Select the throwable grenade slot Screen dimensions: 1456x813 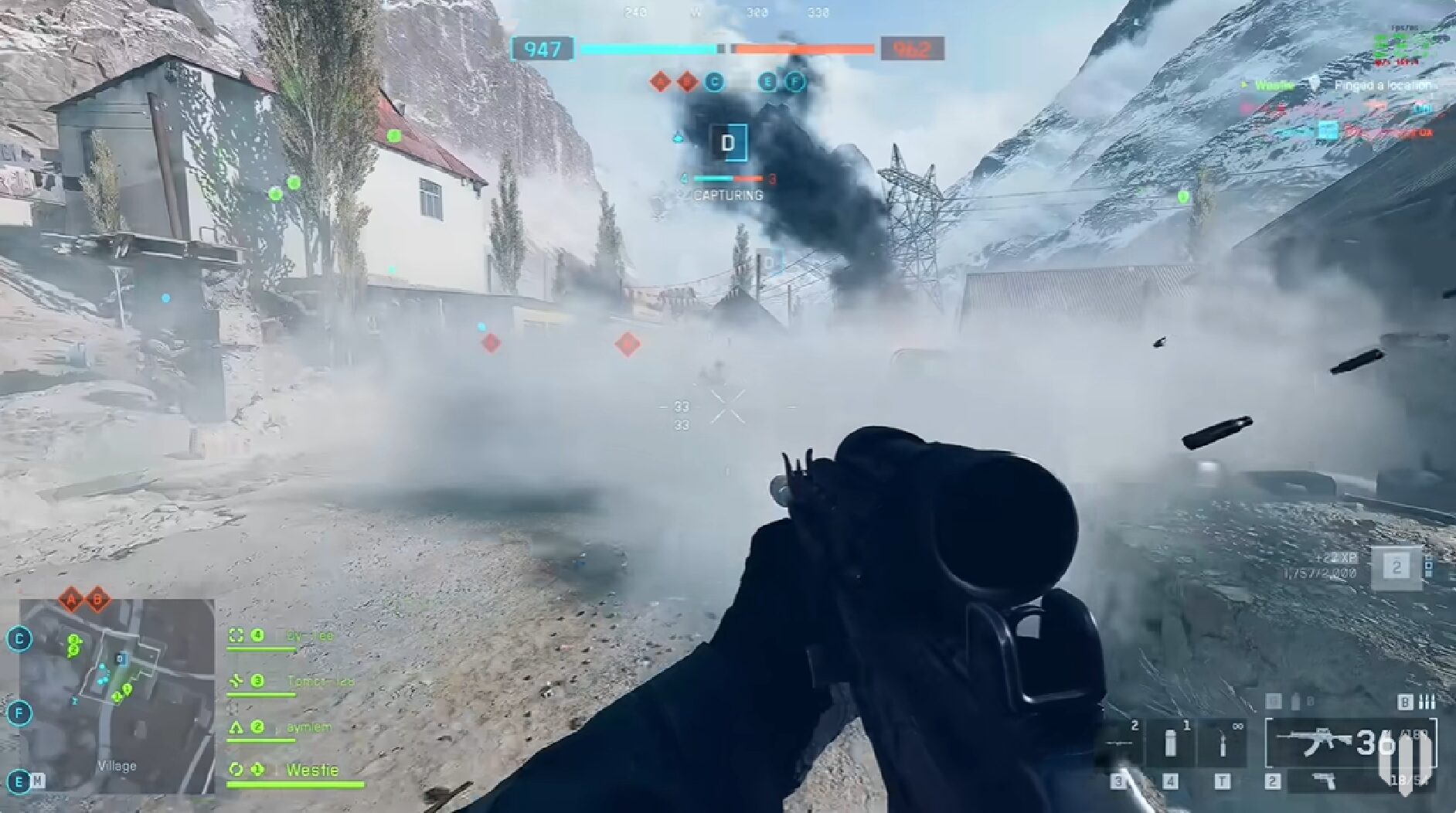pyautogui.click(x=1223, y=743)
